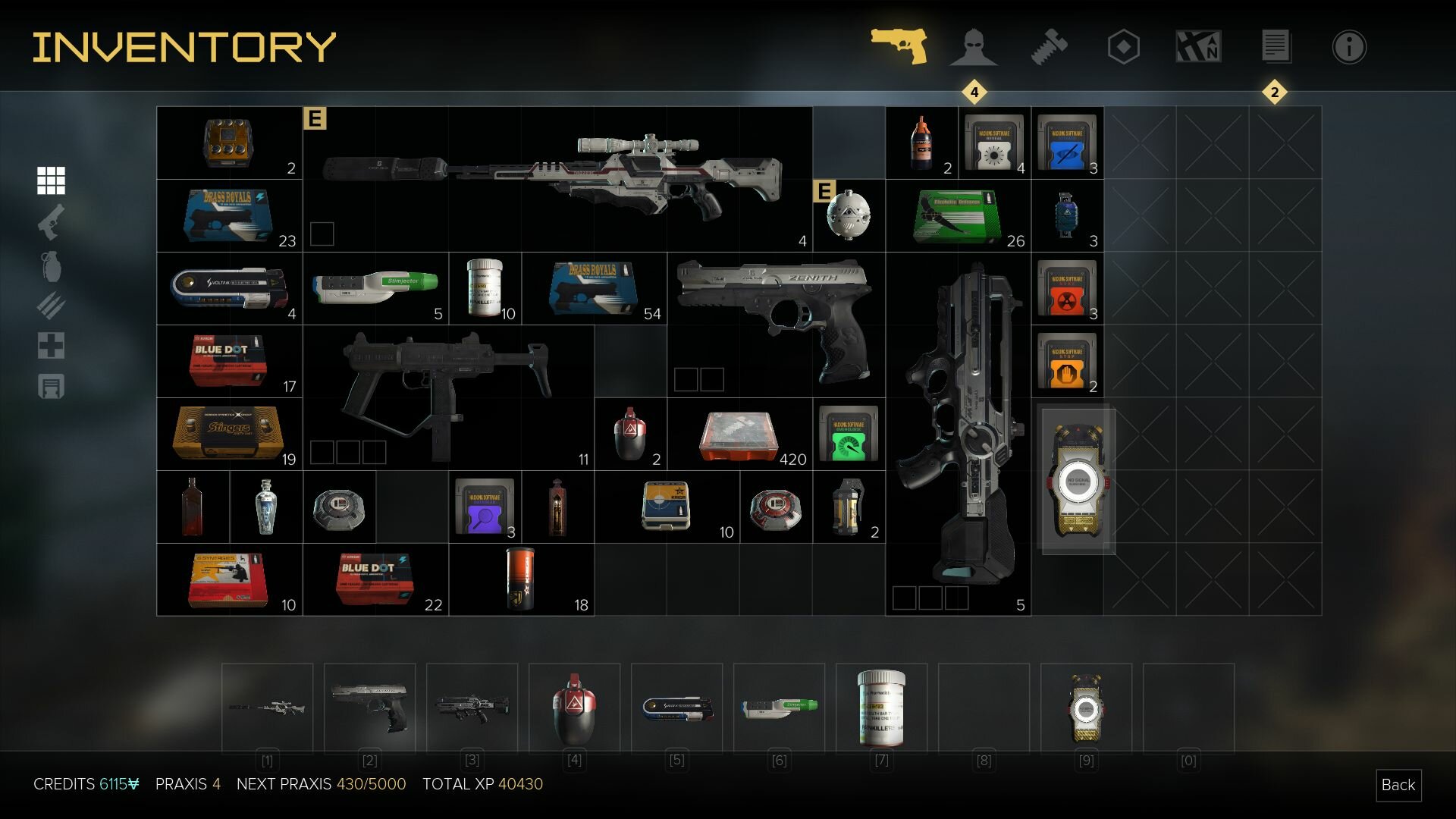The height and width of the screenshot is (819, 1456).
Task: Select the Stimjector item
Action: point(375,288)
